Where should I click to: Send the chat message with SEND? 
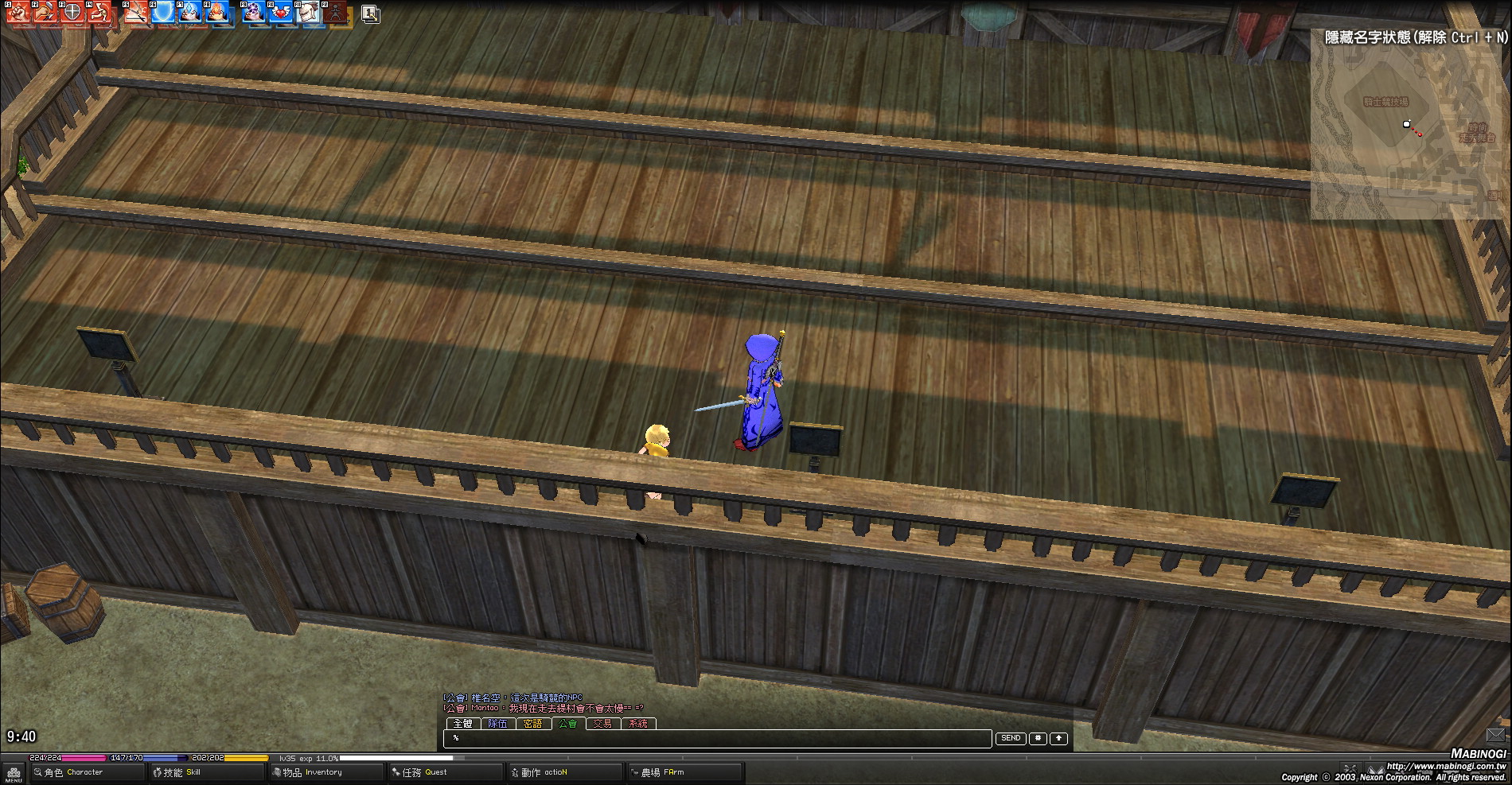1011,739
